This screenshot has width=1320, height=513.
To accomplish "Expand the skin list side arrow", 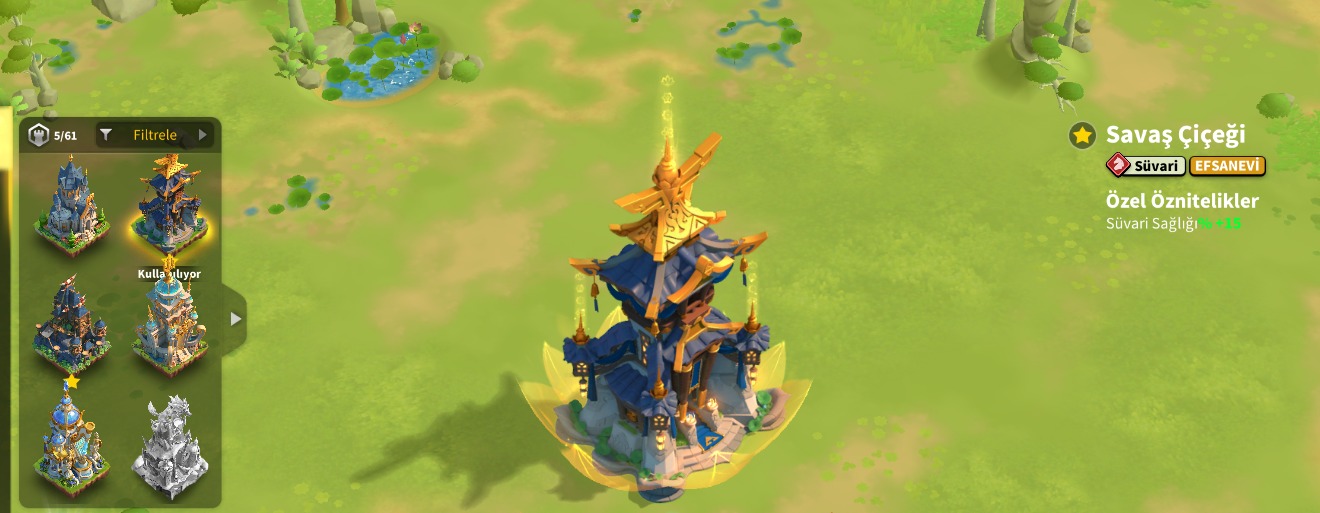I will pos(235,319).
